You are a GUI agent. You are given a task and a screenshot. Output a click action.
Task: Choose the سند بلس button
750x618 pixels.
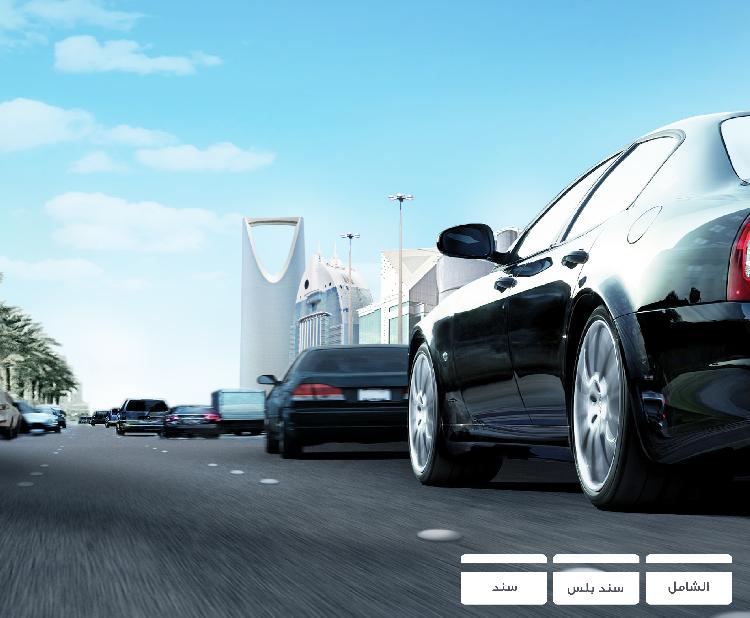(x=595, y=587)
